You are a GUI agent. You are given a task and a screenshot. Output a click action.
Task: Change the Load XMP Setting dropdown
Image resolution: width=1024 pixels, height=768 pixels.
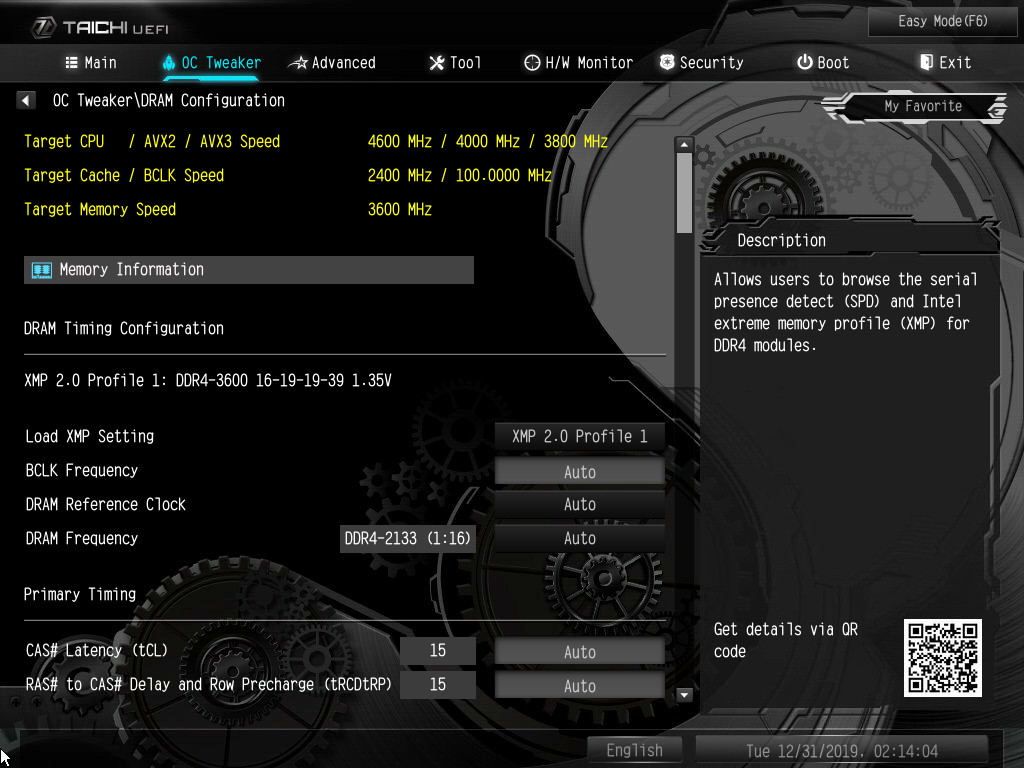tap(580, 437)
